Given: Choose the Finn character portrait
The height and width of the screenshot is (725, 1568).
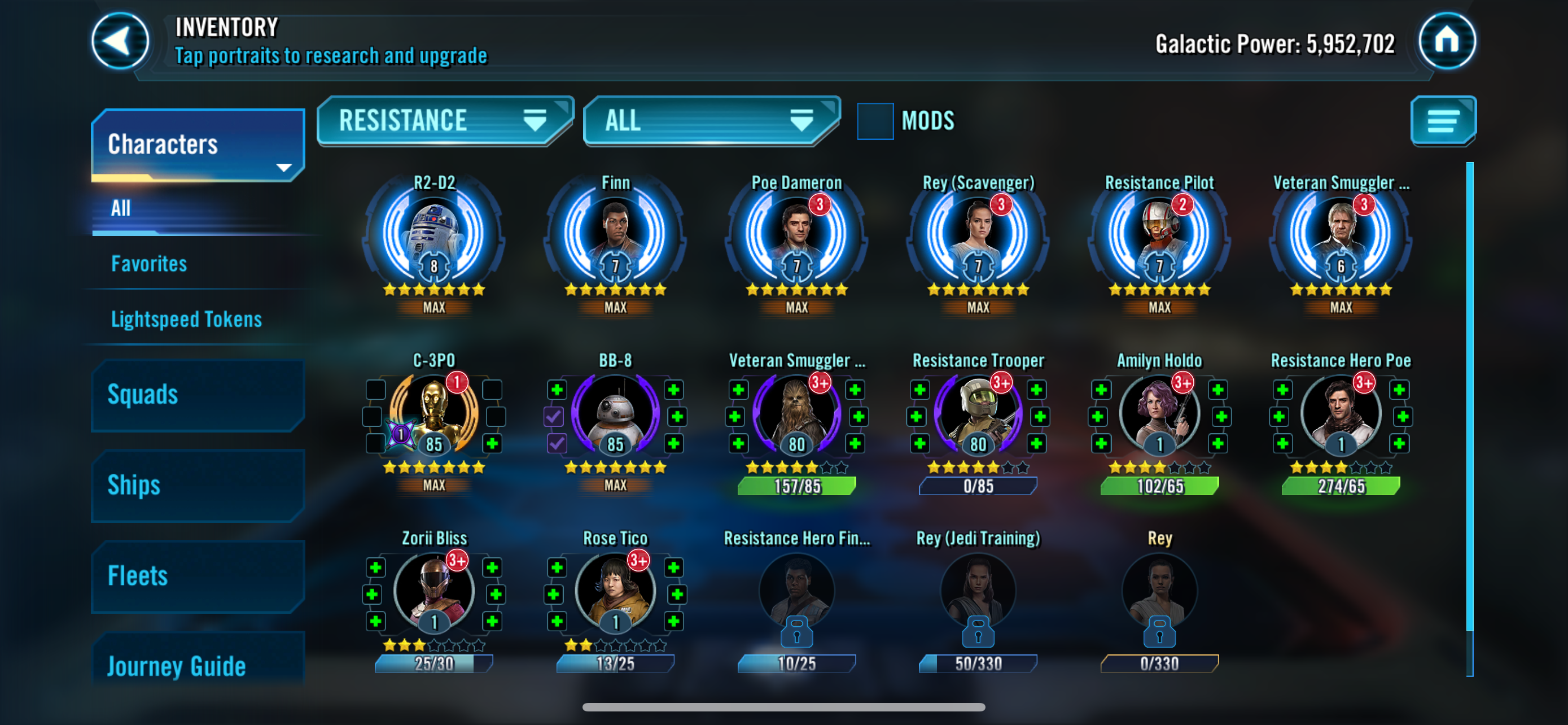Looking at the screenshot, I should pyautogui.click(x=615, y=234).
